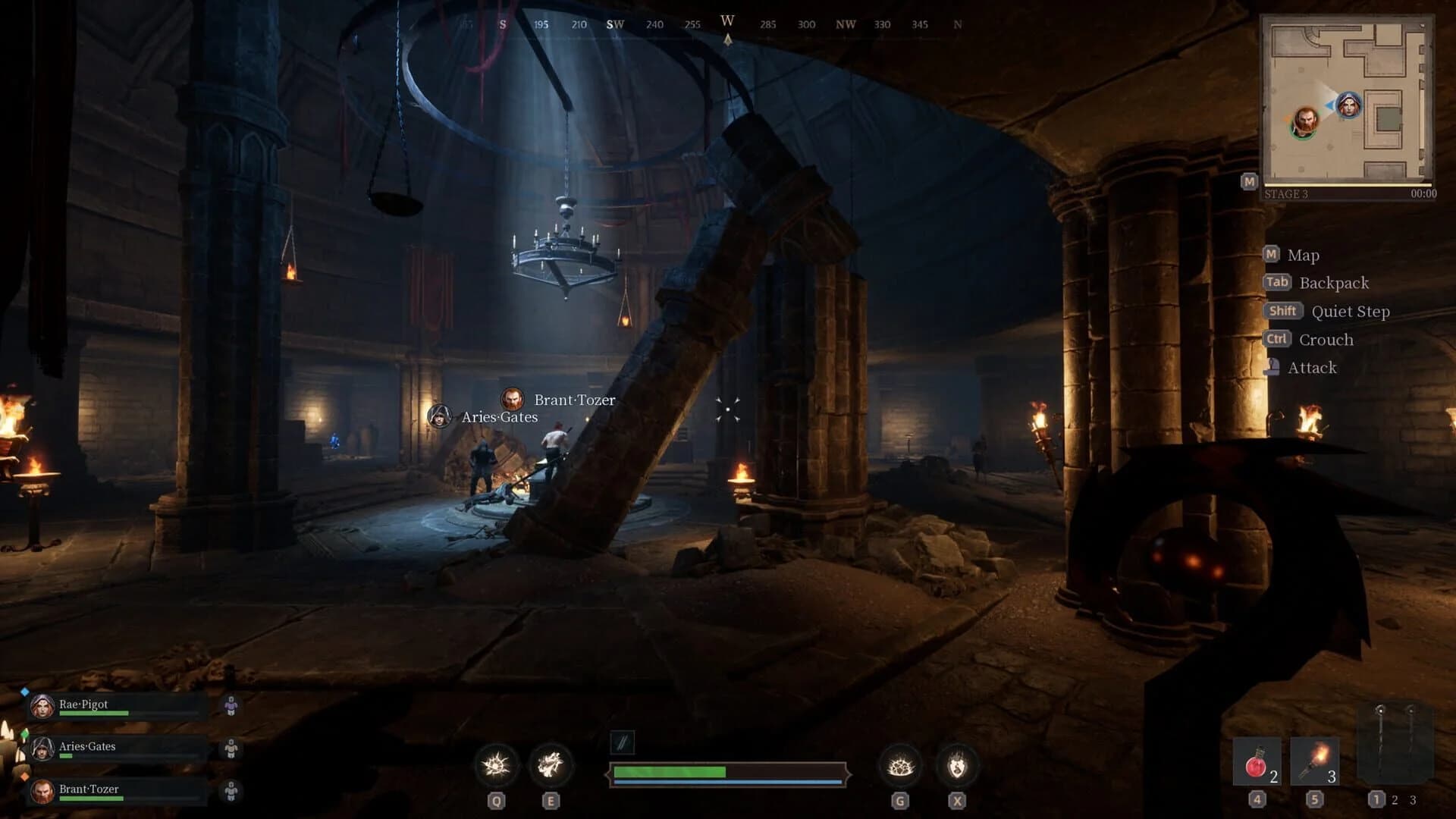Toggle Aries Gates' equipment indicator
Image resolution: width=1456 pixels, height=819 pixels.
pyautogui.click(x=231, y=747)
